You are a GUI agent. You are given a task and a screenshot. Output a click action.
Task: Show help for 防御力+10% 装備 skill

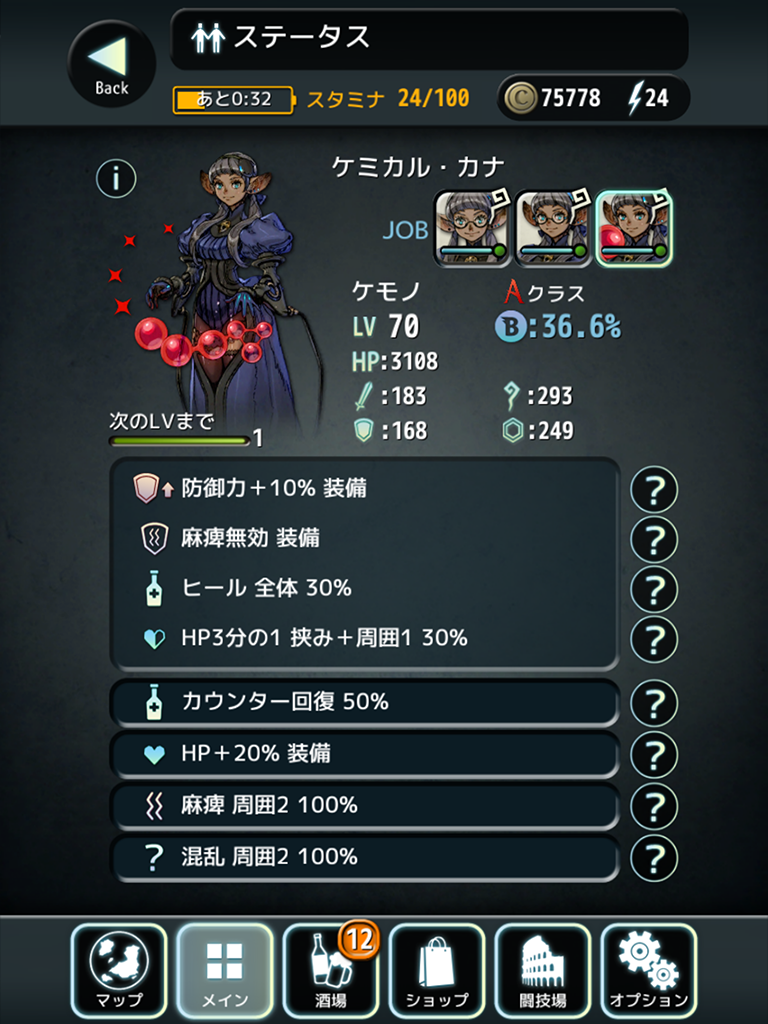click(655, 490)
